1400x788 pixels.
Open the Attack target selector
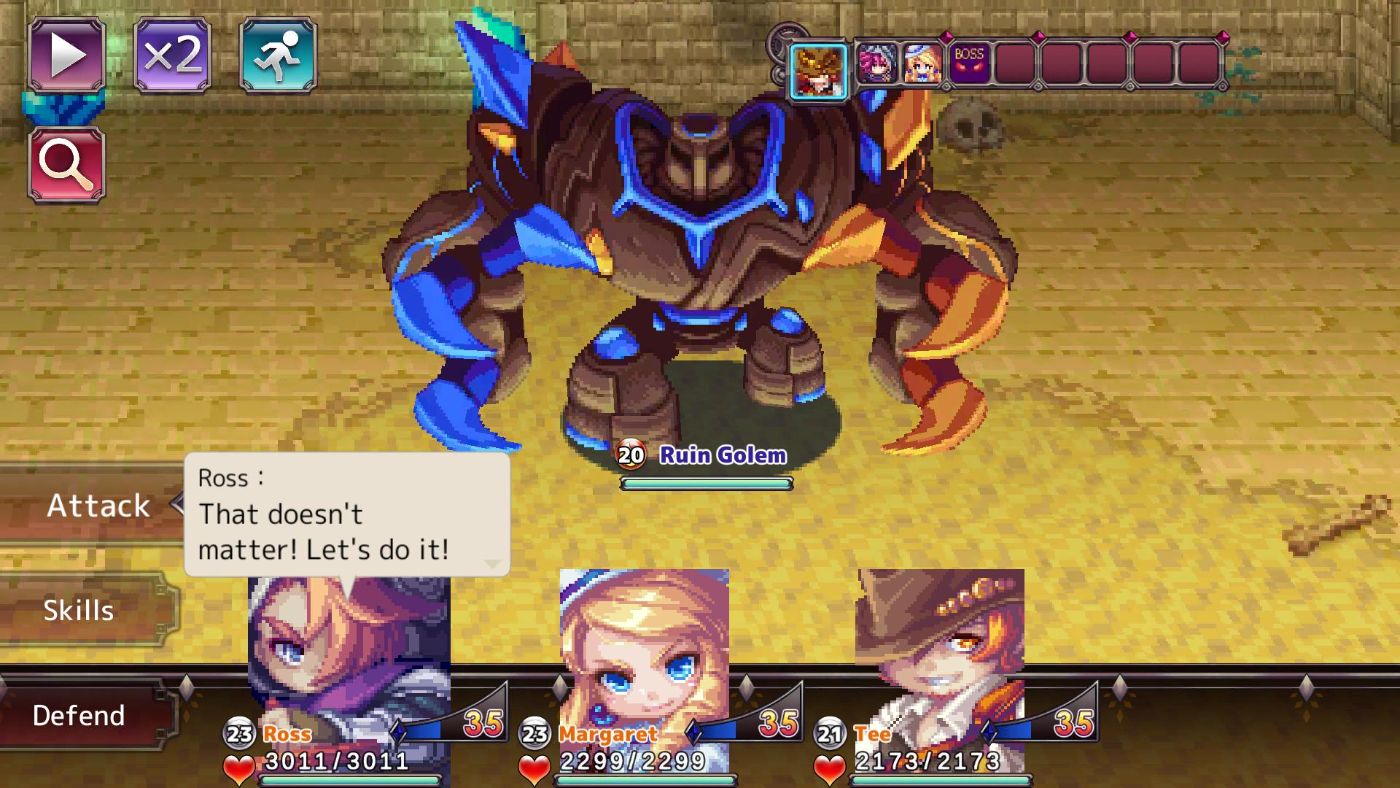(x=95, y=505)
